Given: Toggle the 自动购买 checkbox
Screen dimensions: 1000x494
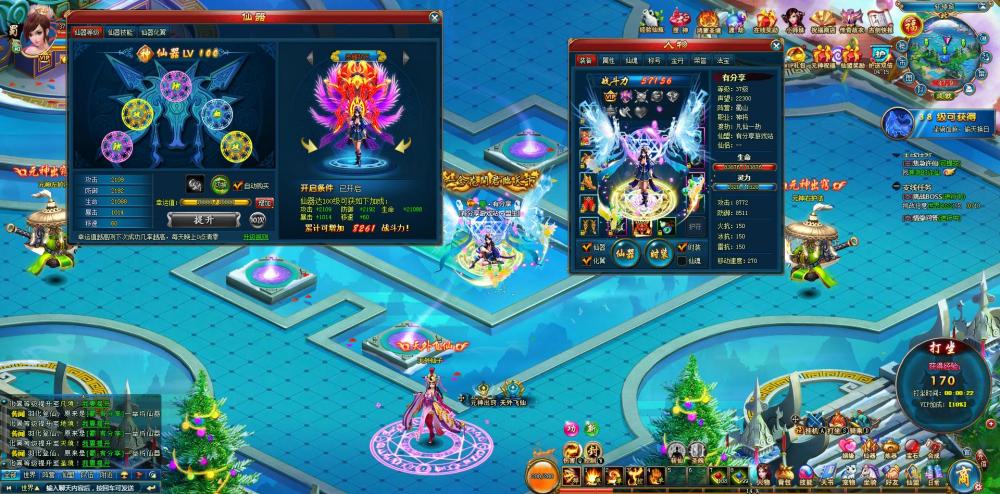Looking at the screenshot, I should 238,186.
